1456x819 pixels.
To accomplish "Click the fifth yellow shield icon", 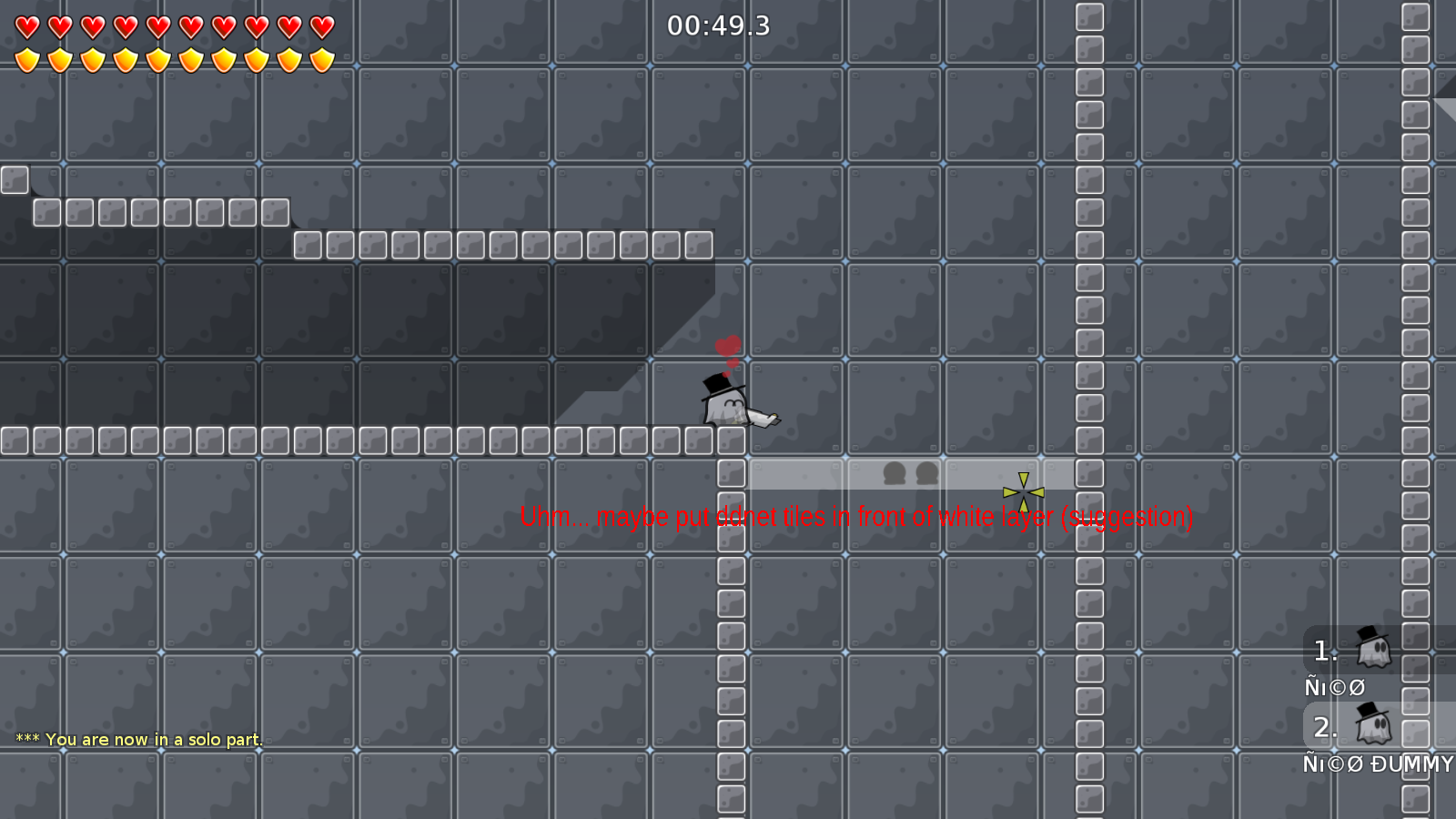I will [x=158, y=56].
